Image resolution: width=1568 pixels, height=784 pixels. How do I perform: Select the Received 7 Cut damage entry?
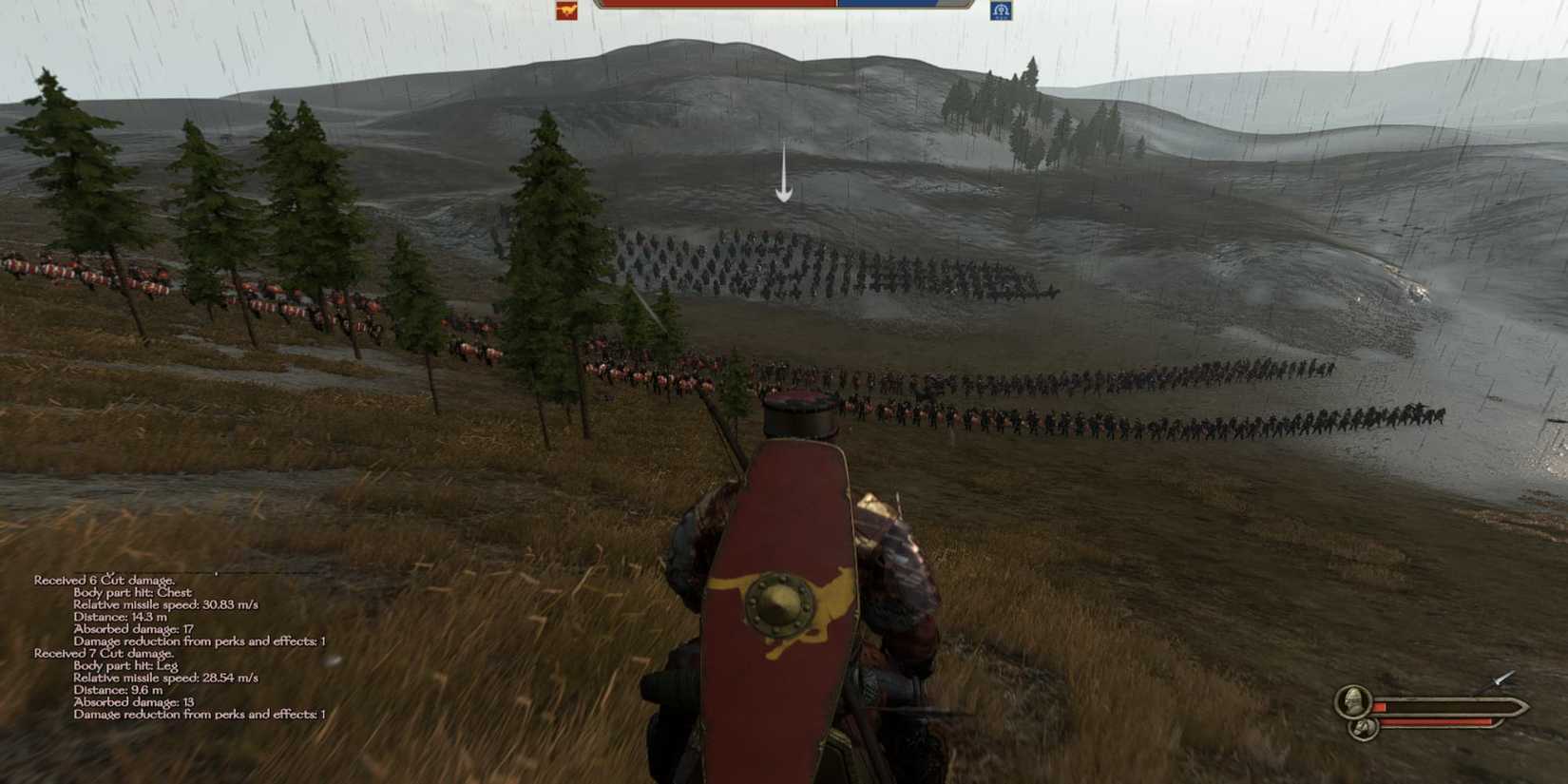click(105, 654)
